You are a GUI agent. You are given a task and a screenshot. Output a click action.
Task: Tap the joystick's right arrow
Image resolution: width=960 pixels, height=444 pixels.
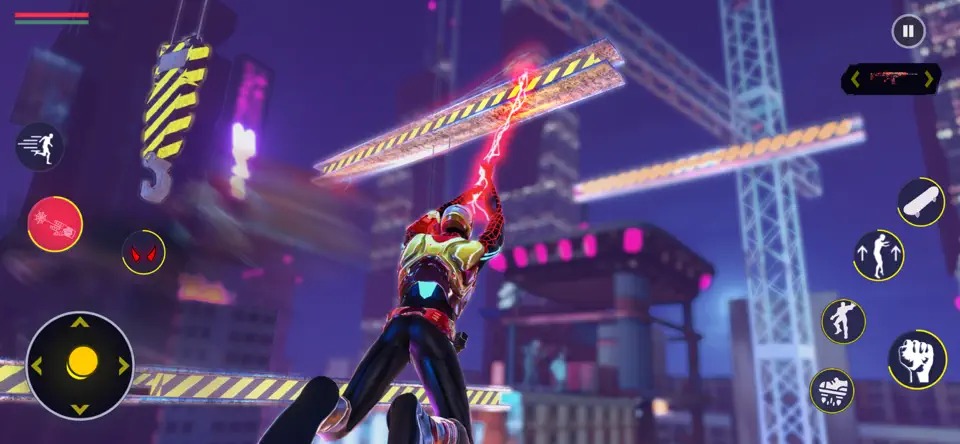[123, 366]
